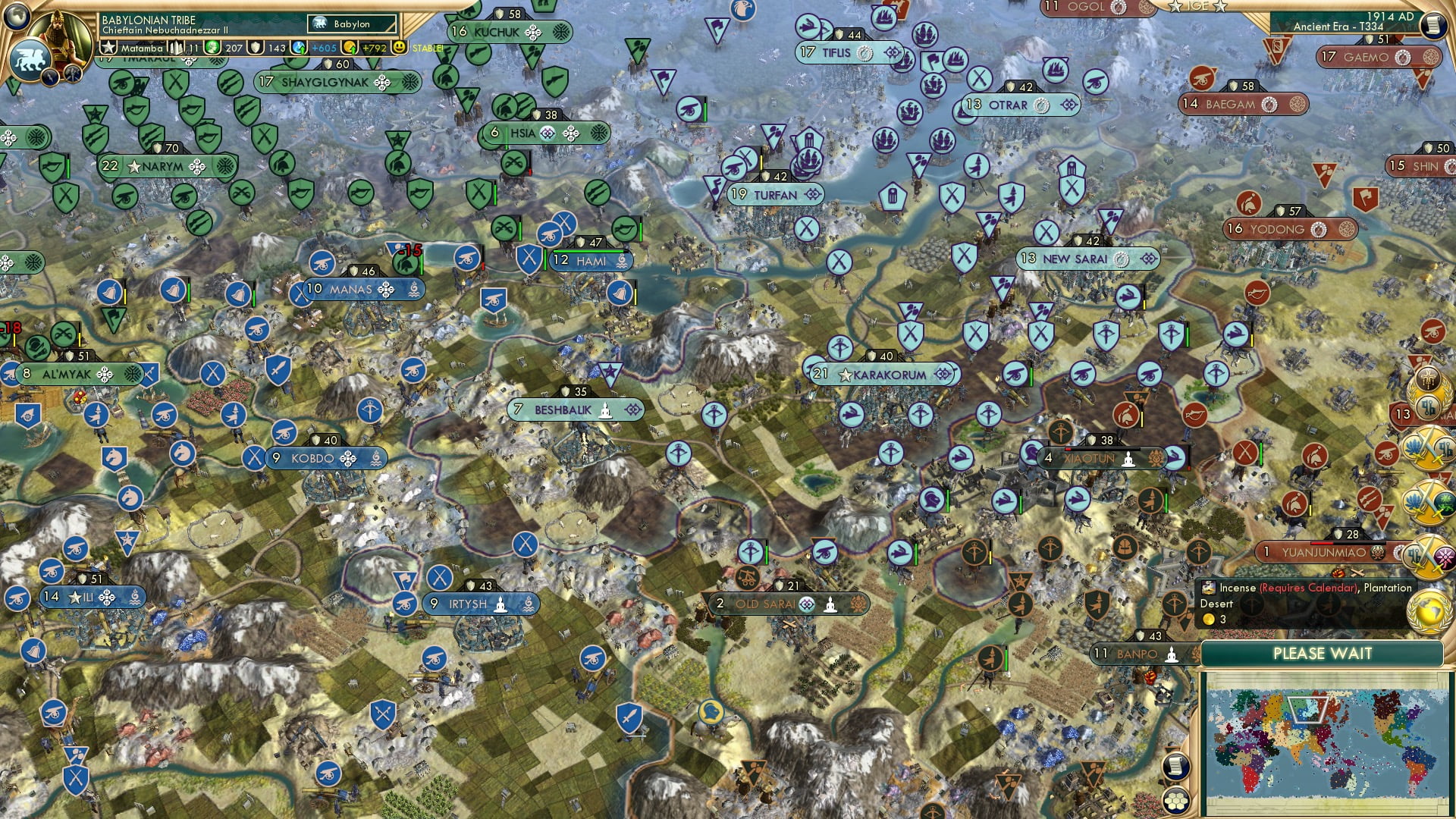Click the gold coin icon showing +792
This screenshot has height=819, width=1456.
pyautogui.click(x=350, y=47)
